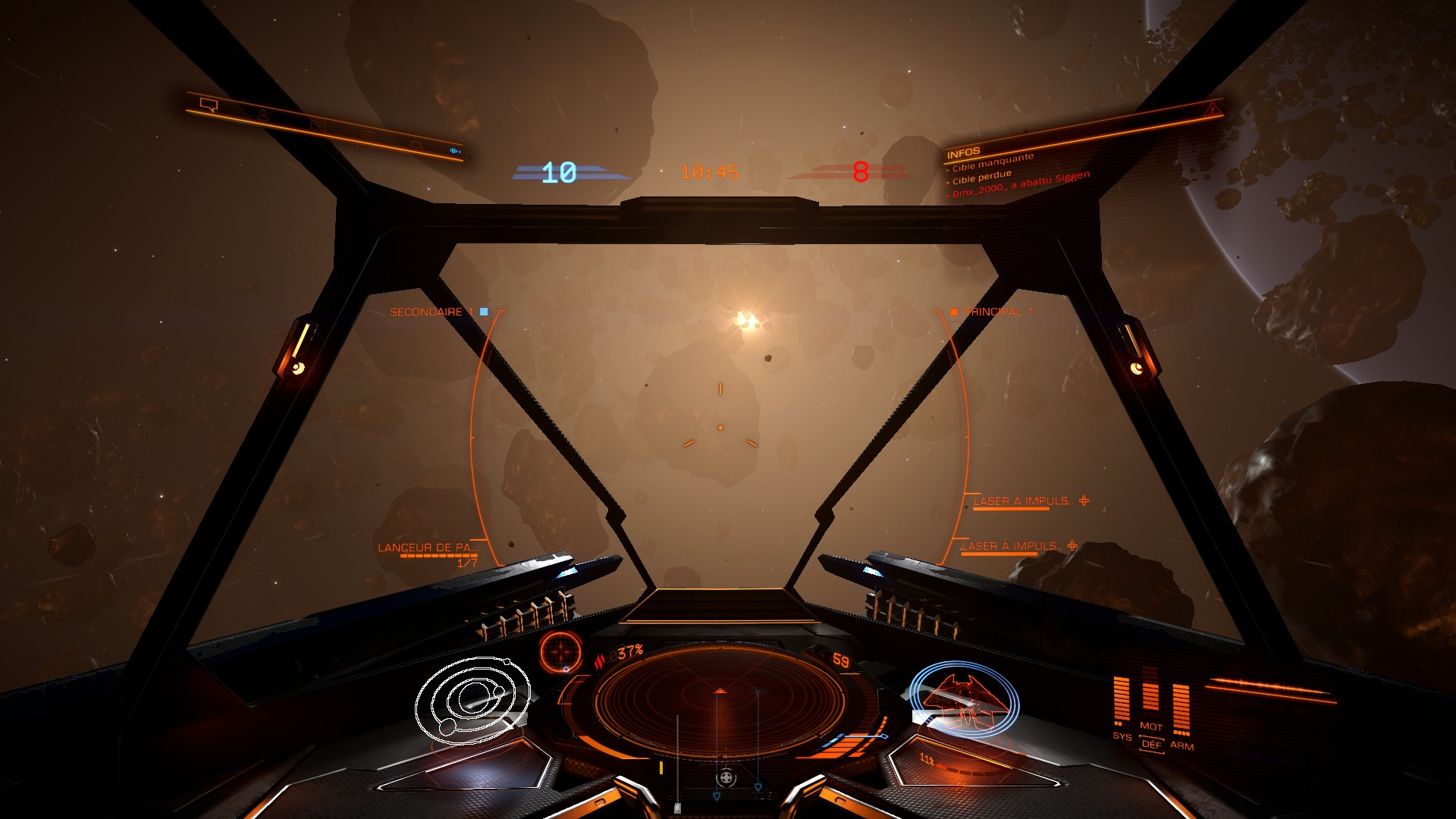The width and height of the screenshot is (1456, 819).
Task: Click the blue voice comms indicator
Action: [455, 151]
